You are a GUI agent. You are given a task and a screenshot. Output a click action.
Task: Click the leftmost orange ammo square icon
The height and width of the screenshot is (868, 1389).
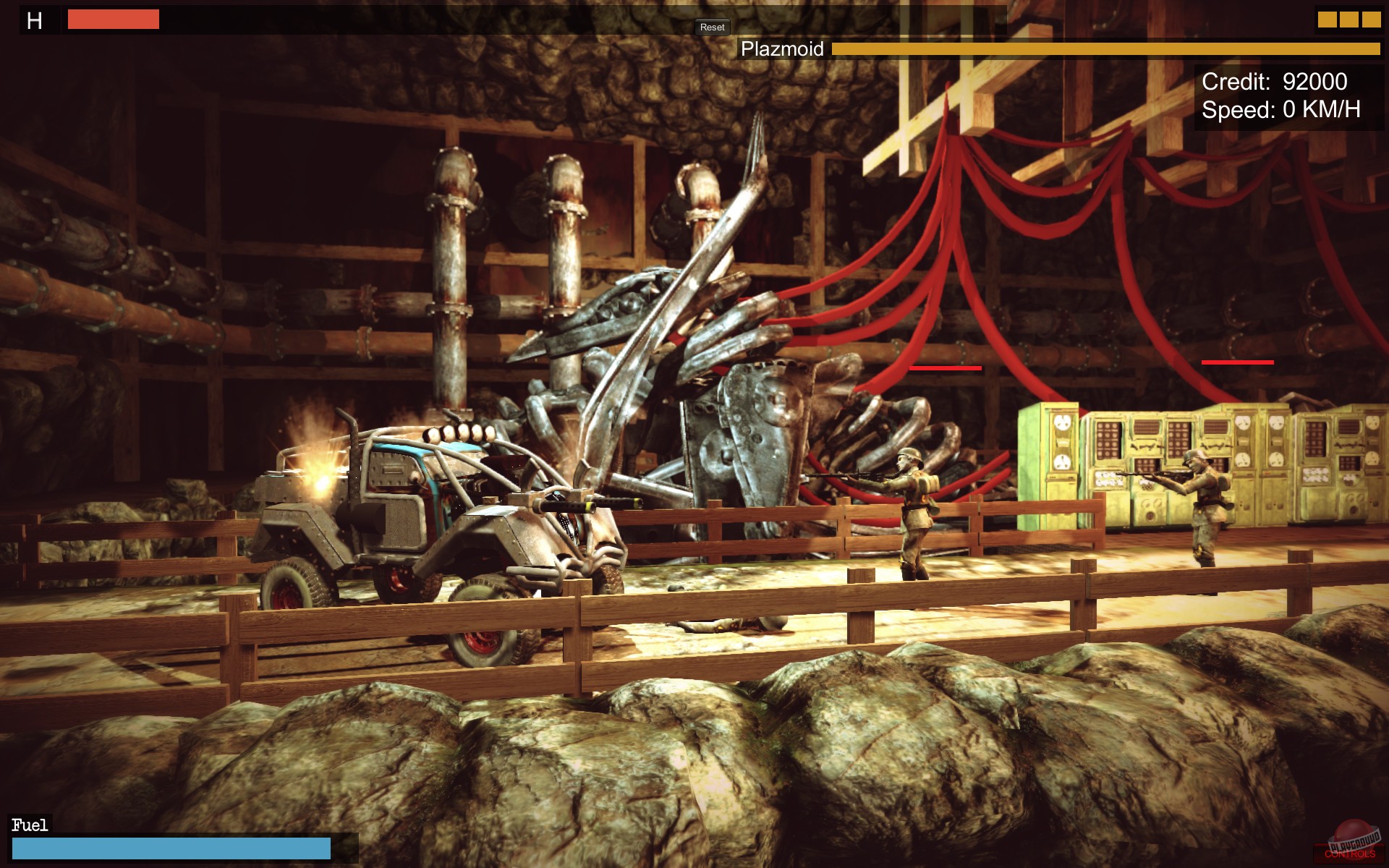tap(1328, 20)
